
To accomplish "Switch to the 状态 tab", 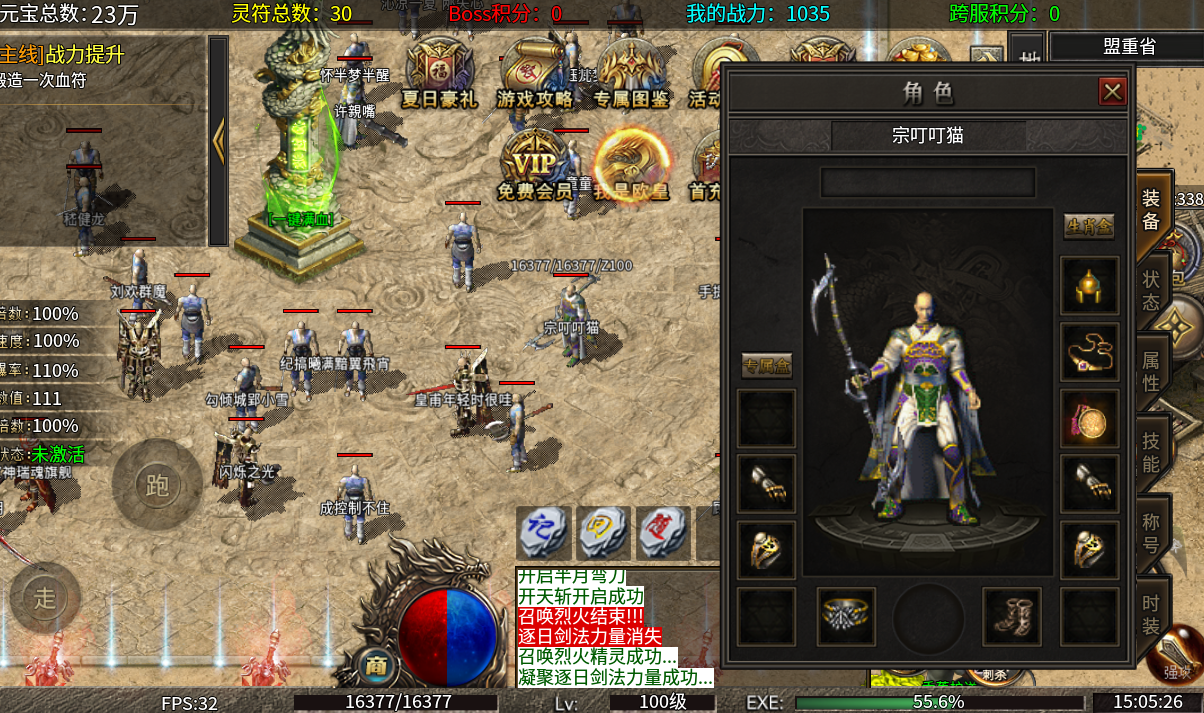I will tap(1151, 289).
